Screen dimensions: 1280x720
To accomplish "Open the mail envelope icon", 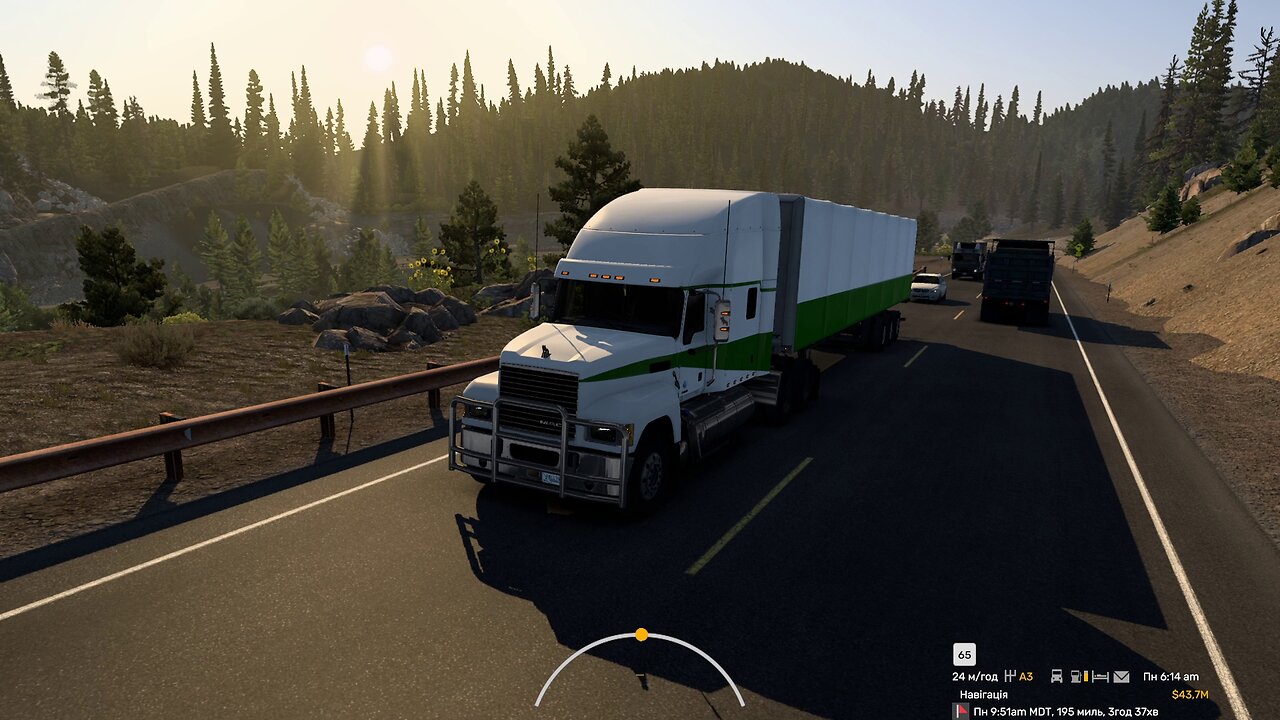I will tap(1121, 677).
